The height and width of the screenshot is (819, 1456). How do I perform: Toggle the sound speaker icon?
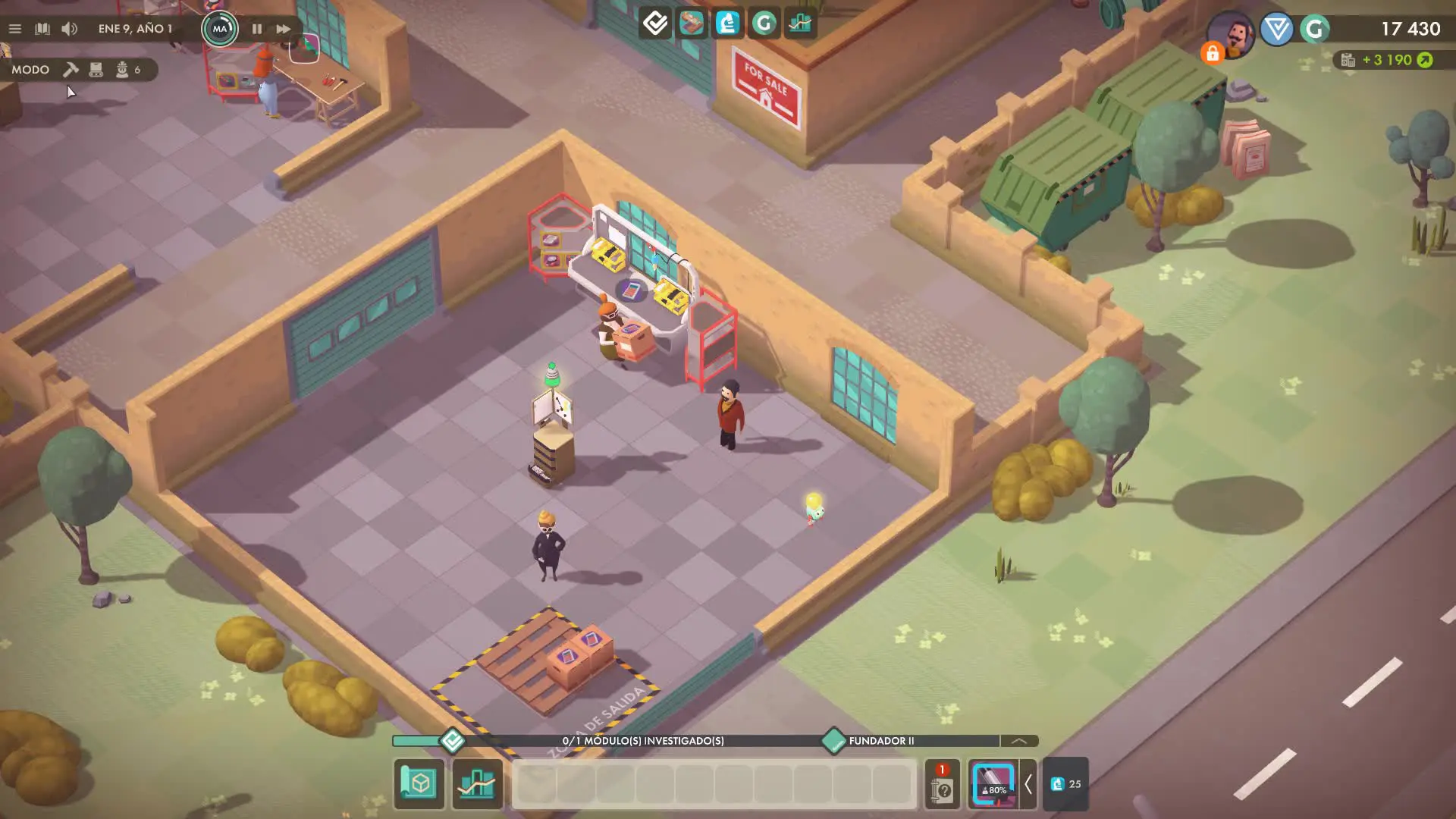tap(69, 29)
